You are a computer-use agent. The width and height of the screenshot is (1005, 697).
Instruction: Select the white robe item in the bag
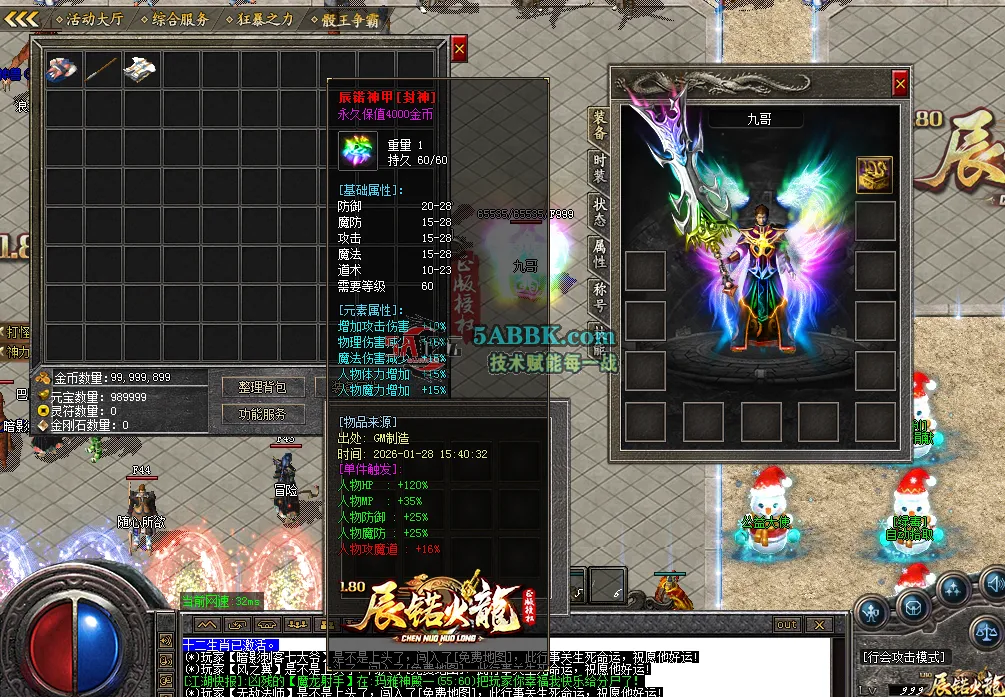[x=140, y=69]
